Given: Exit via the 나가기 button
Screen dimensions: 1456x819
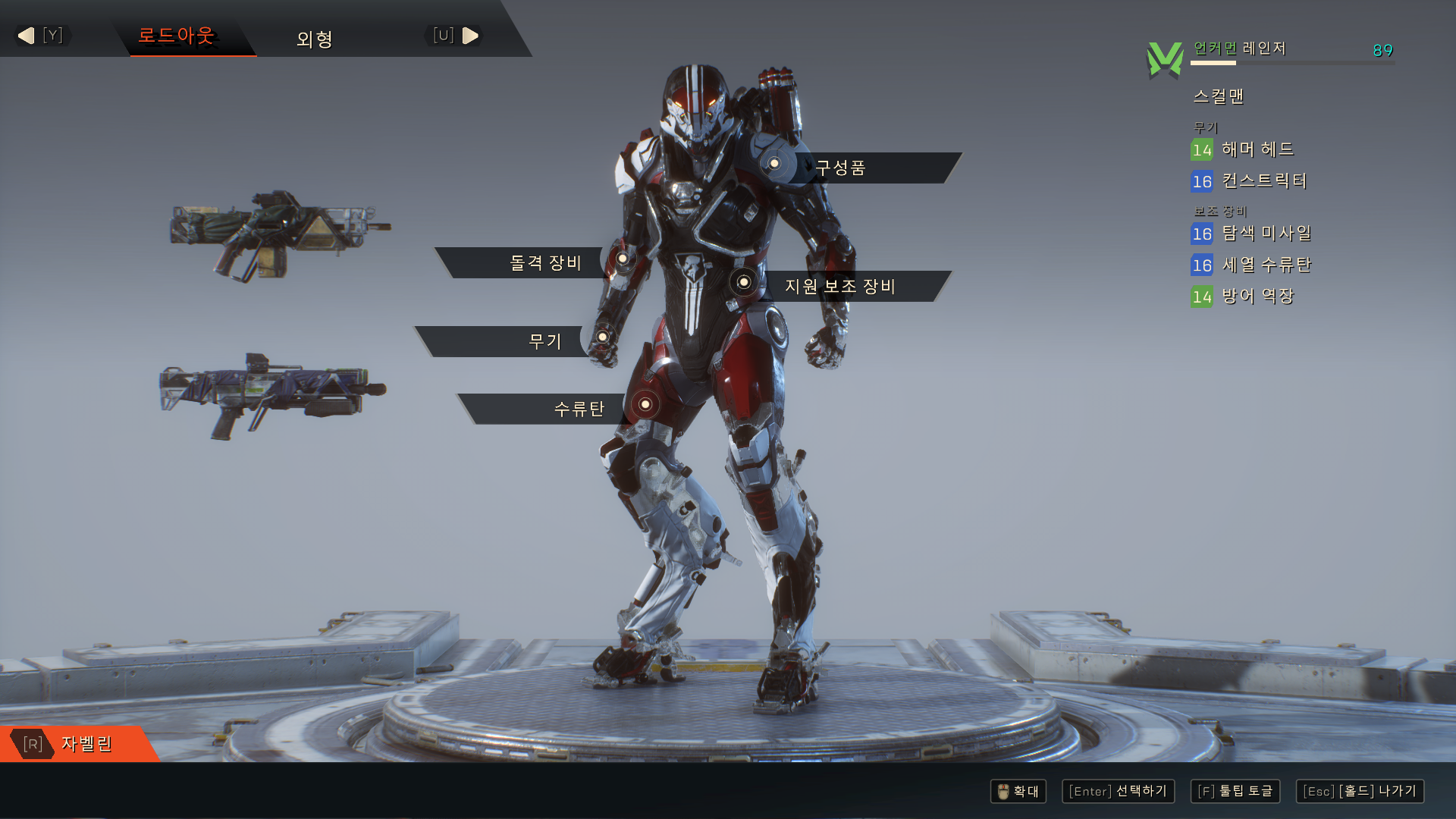Looking at the screenshot, I should [x=1360, y=791].
